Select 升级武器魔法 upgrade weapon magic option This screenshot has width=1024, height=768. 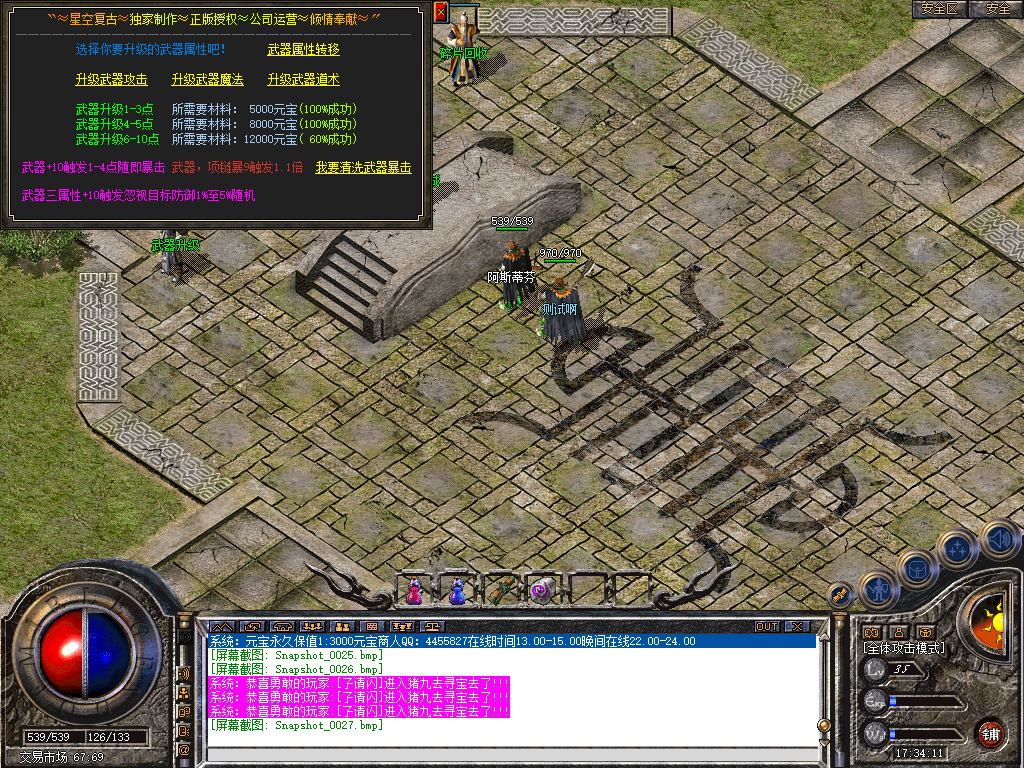207,79
